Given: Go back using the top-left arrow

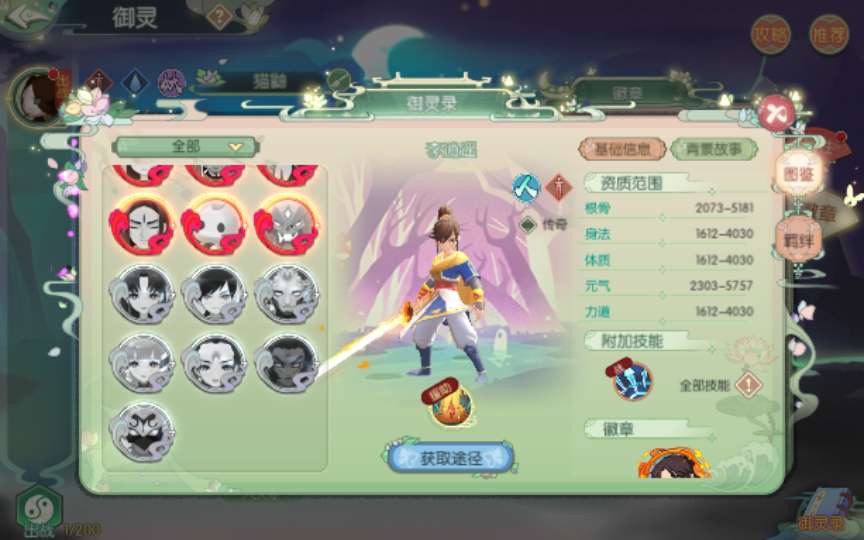Looking at the screenshot, I should coord(24,19).
